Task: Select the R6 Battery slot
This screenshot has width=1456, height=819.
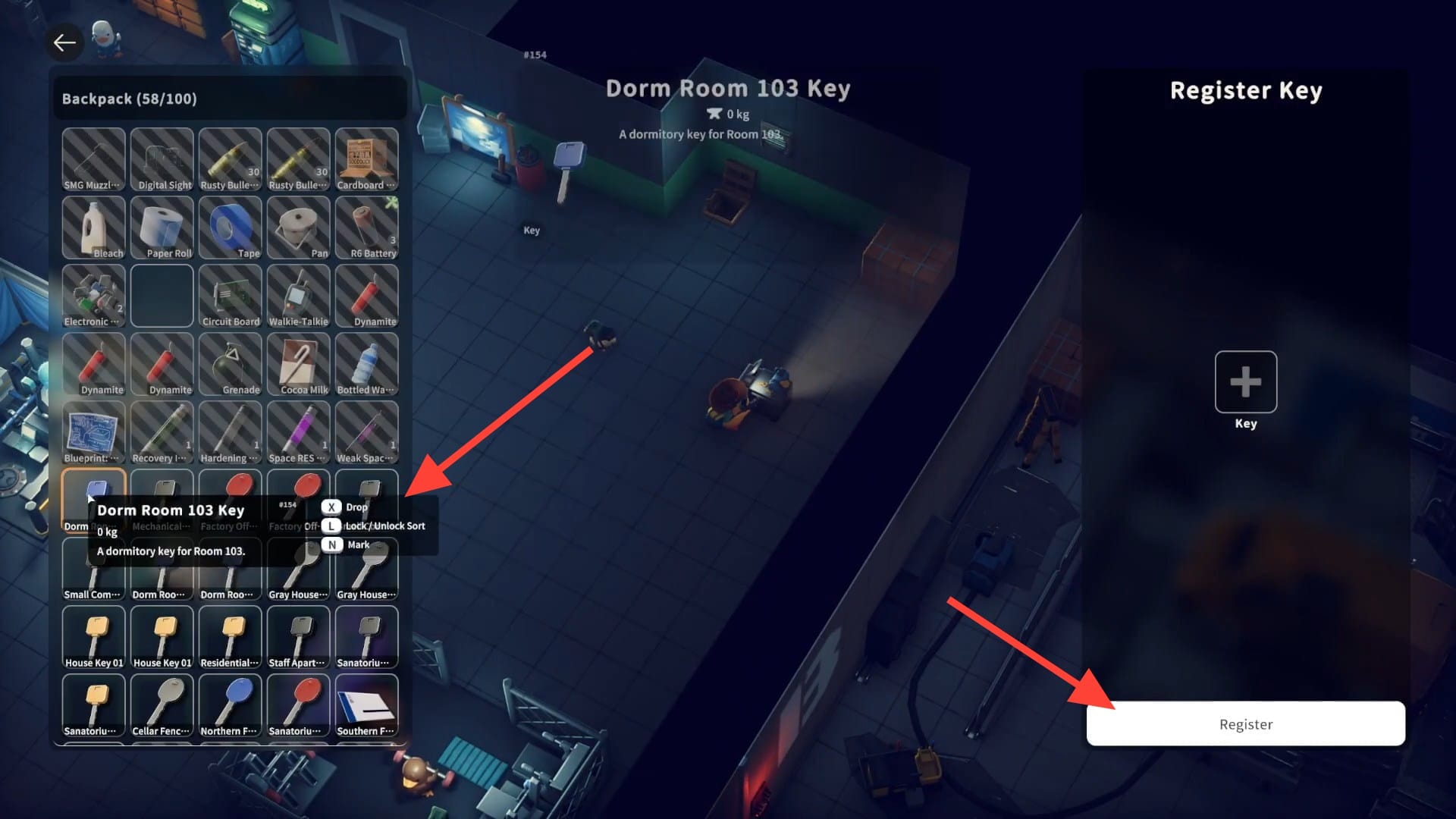Action: click(367, 227)
